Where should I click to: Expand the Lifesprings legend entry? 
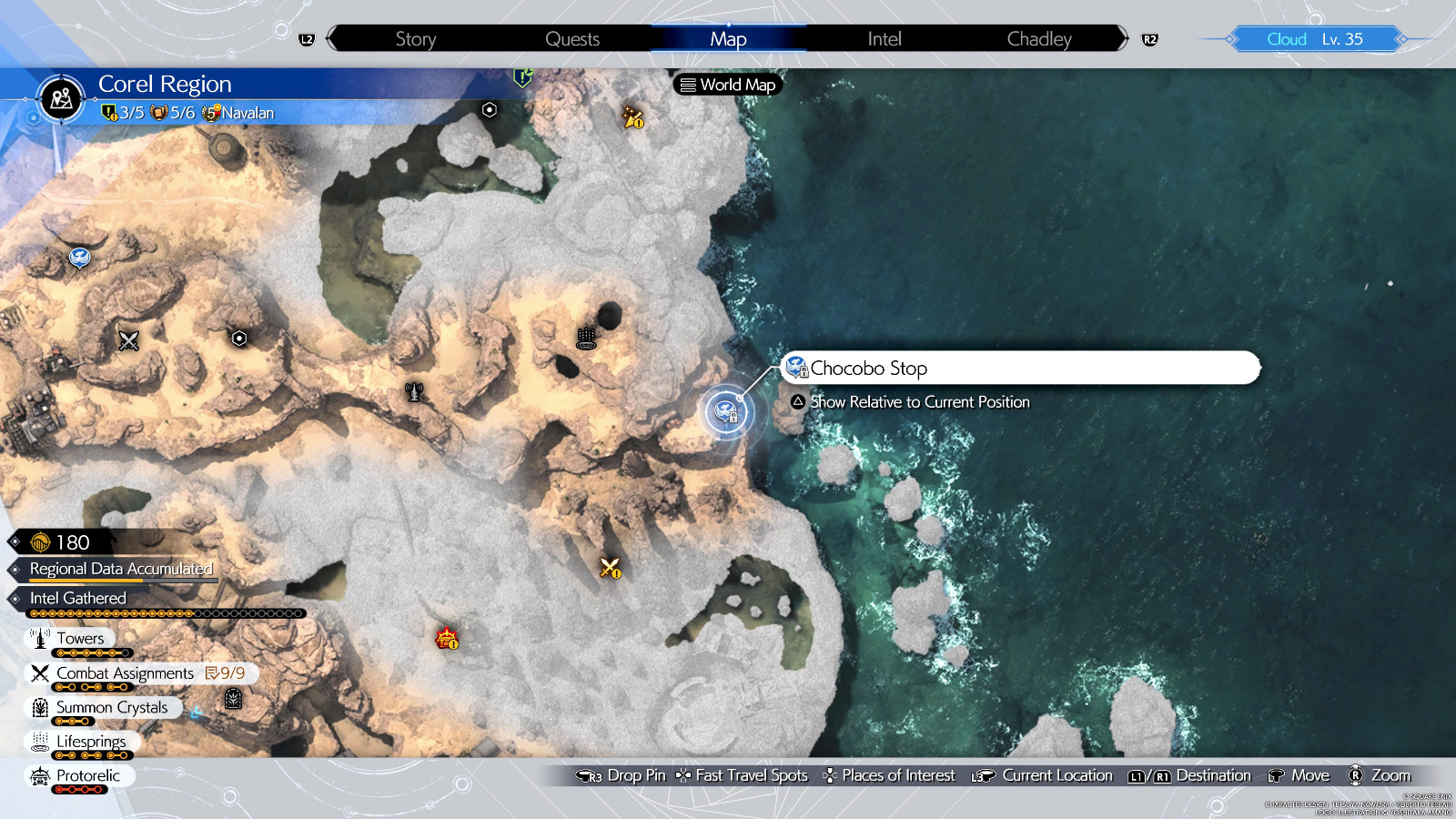pos(91,741)
